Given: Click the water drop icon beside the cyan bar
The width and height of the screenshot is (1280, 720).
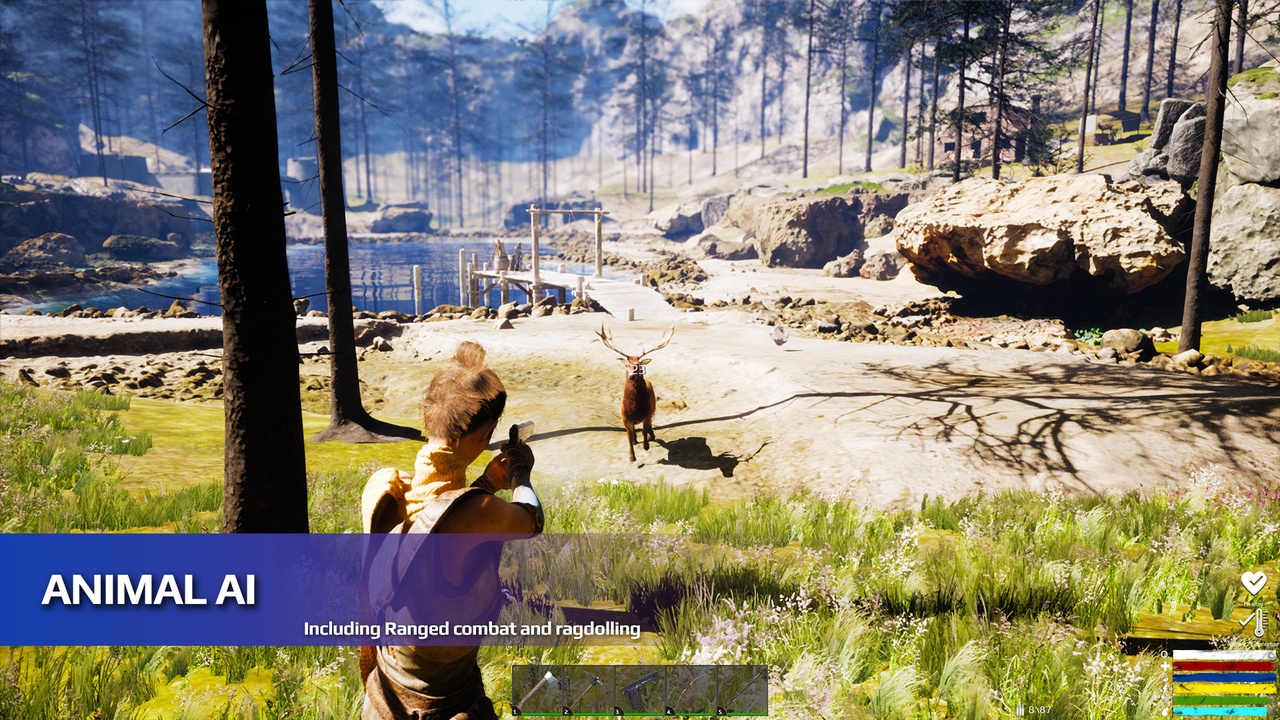Looking at the screenshot, I should click(x=1164, y=711).
